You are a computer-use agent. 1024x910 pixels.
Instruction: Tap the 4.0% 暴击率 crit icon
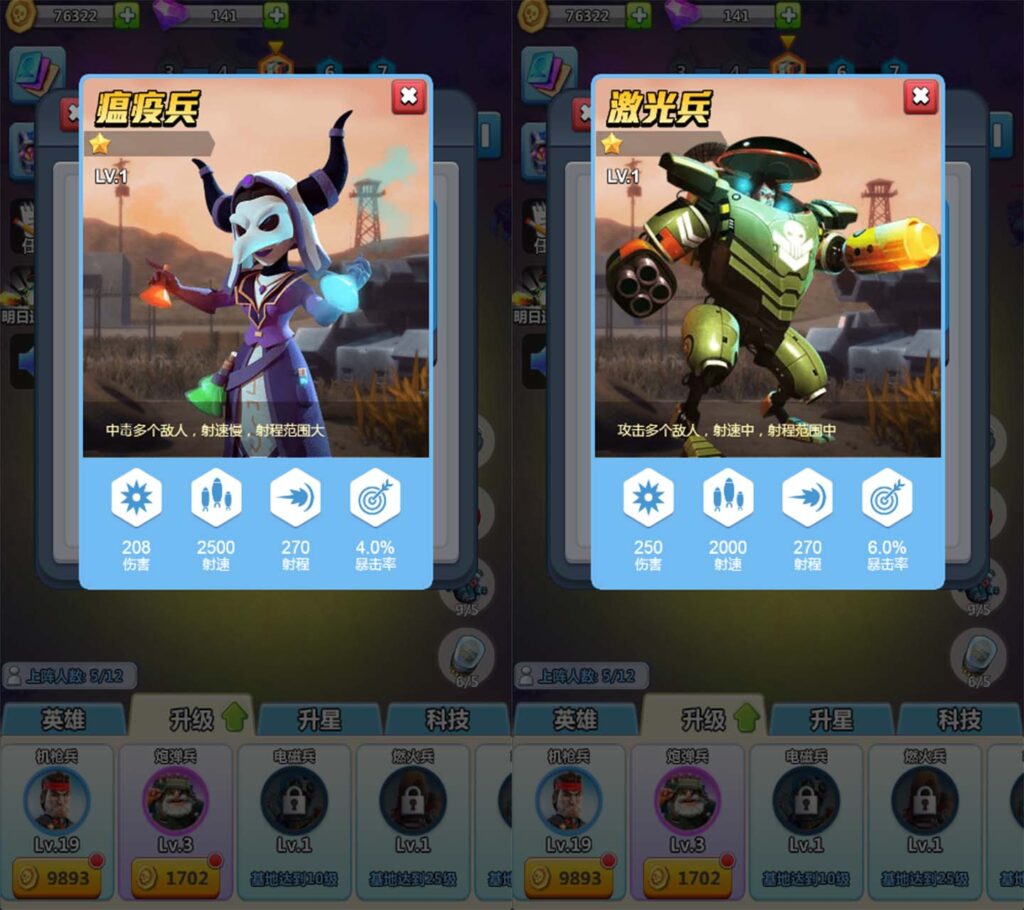click(375, 497)
